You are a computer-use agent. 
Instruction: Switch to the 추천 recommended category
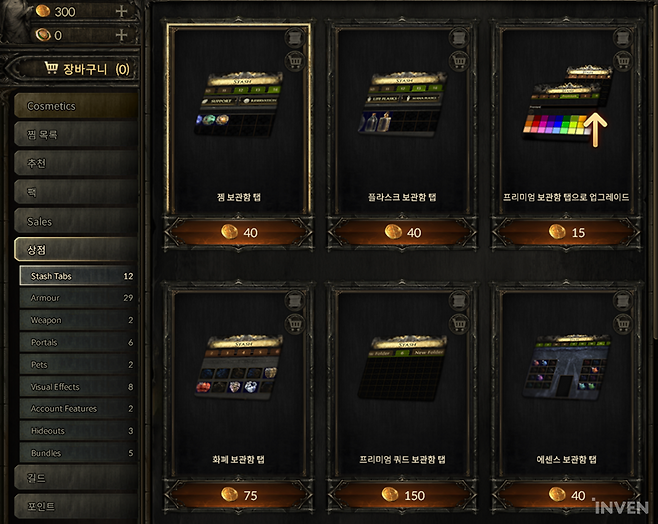click(76, 164)
